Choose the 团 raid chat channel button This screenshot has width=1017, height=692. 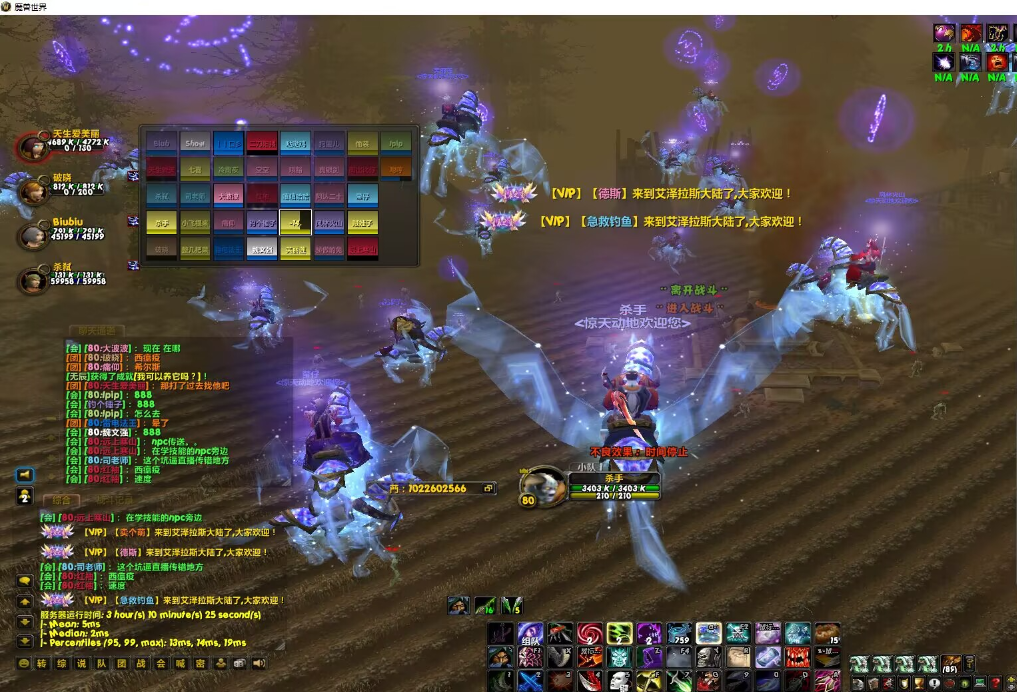coord(121,663)
